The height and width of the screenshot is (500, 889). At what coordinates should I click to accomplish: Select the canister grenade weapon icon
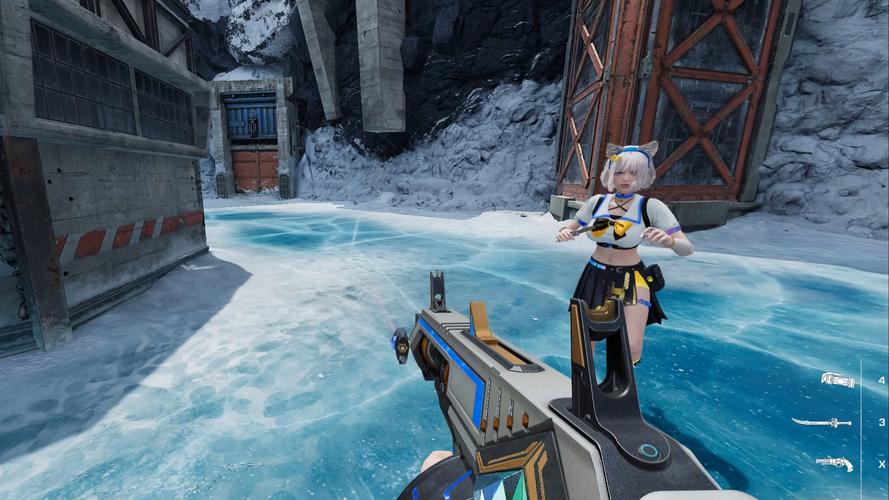(837, 380)
